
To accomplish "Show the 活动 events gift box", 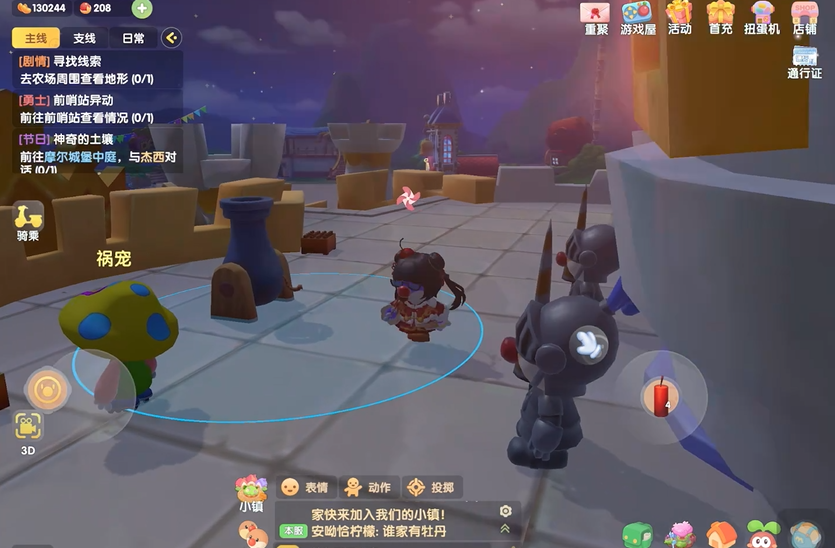I will (x=680, y=17).
